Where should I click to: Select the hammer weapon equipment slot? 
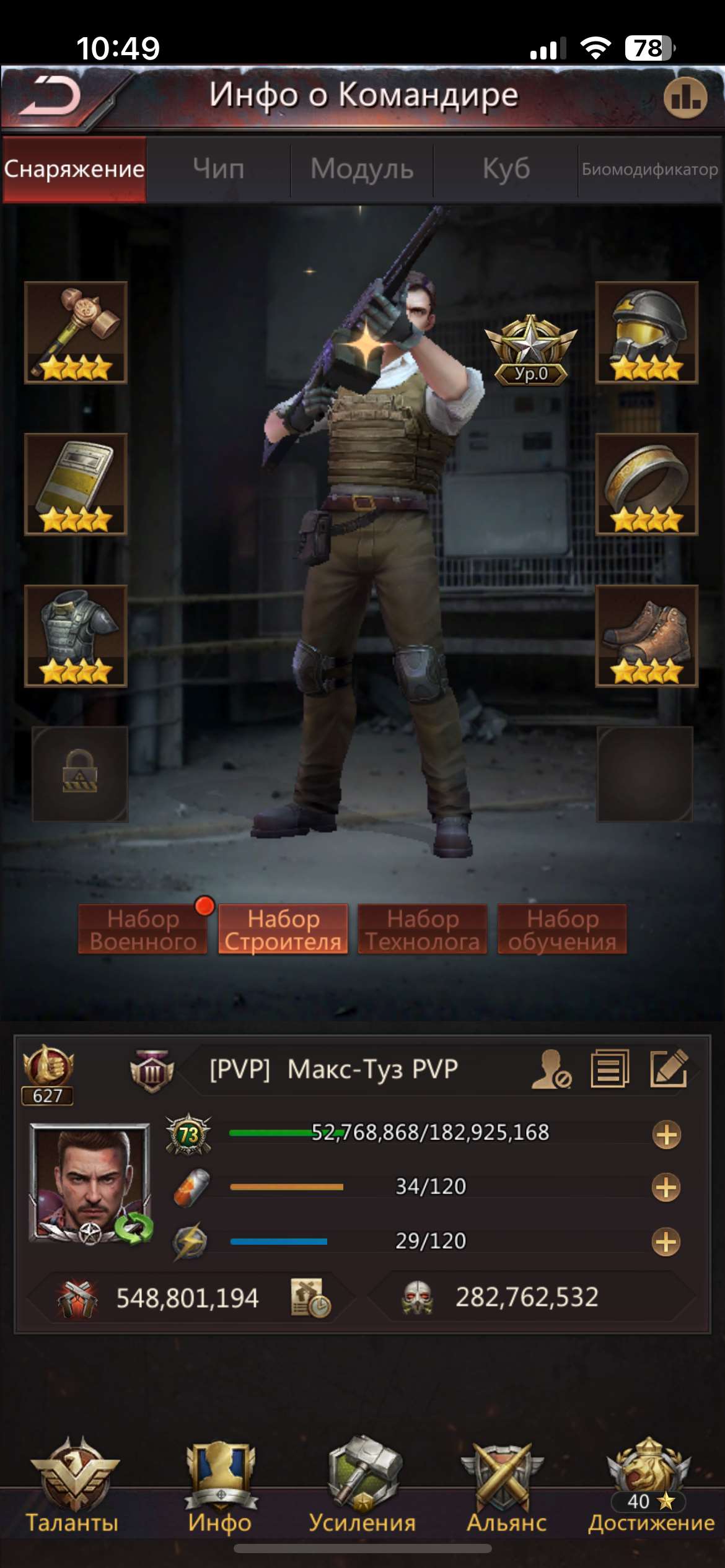[x=76, y=333]
